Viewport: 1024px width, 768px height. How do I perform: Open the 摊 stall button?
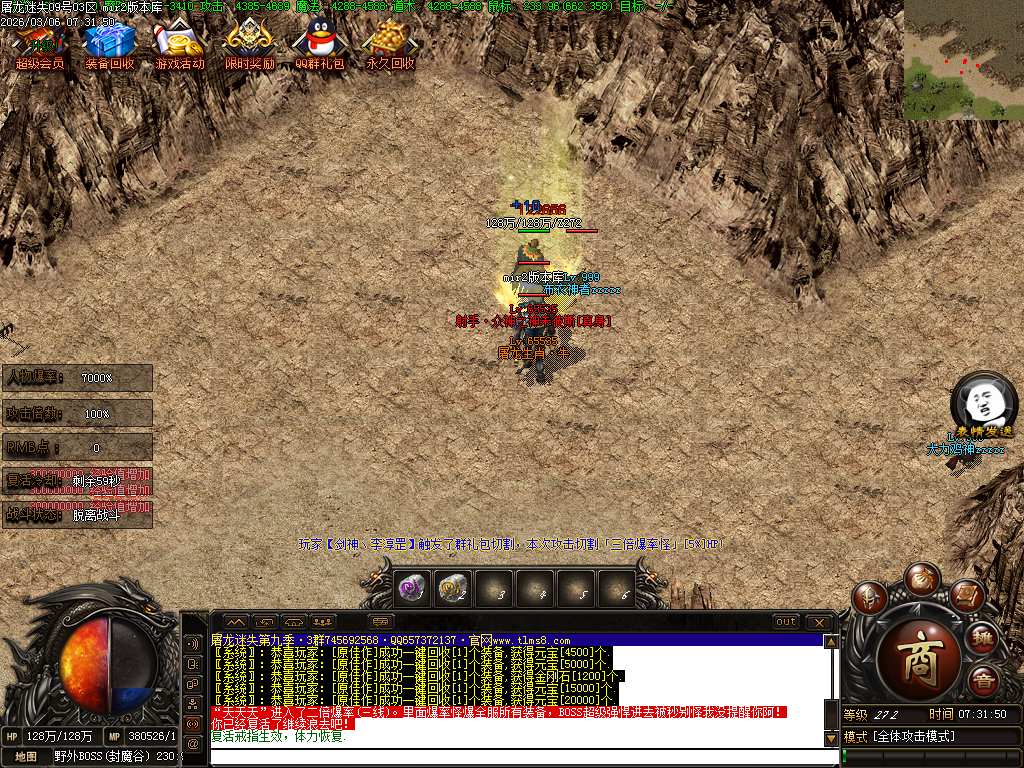tap(984, 637)
